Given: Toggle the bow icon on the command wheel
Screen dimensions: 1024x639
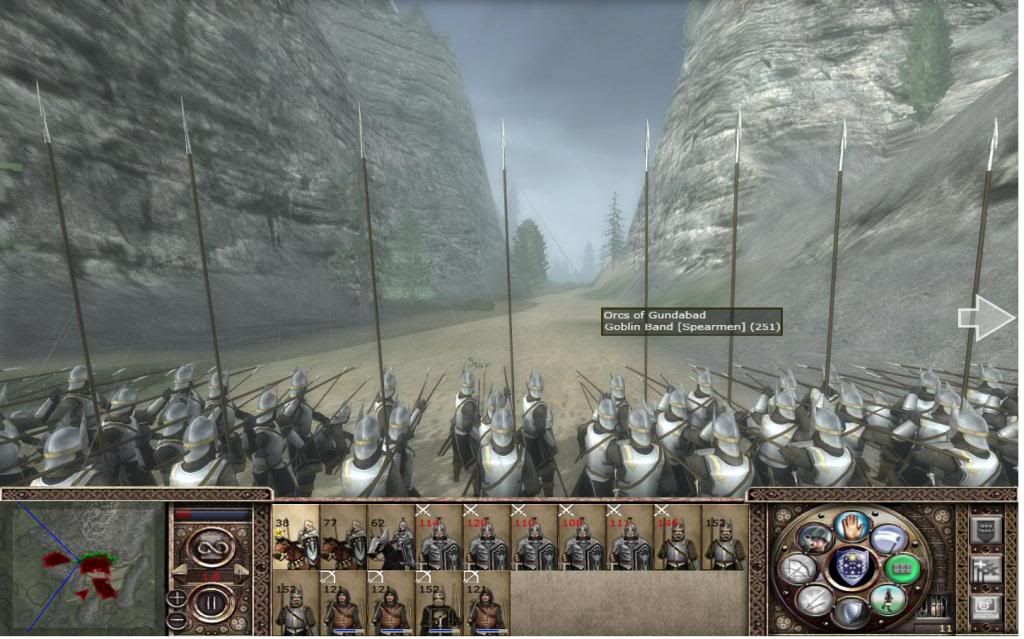Looking at the screenshot, I should 798,568.
